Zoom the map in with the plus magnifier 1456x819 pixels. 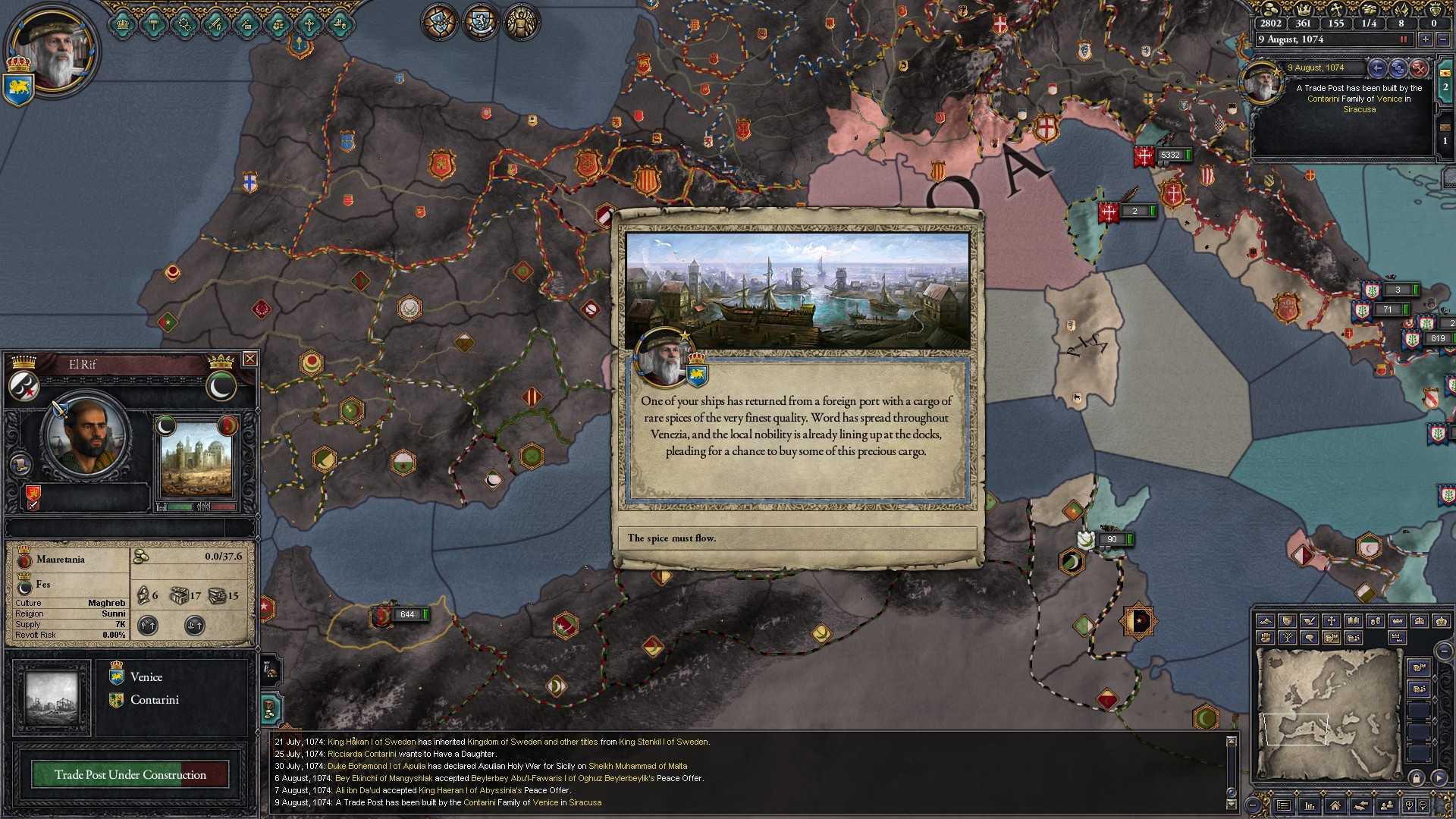pos(1409,805)
